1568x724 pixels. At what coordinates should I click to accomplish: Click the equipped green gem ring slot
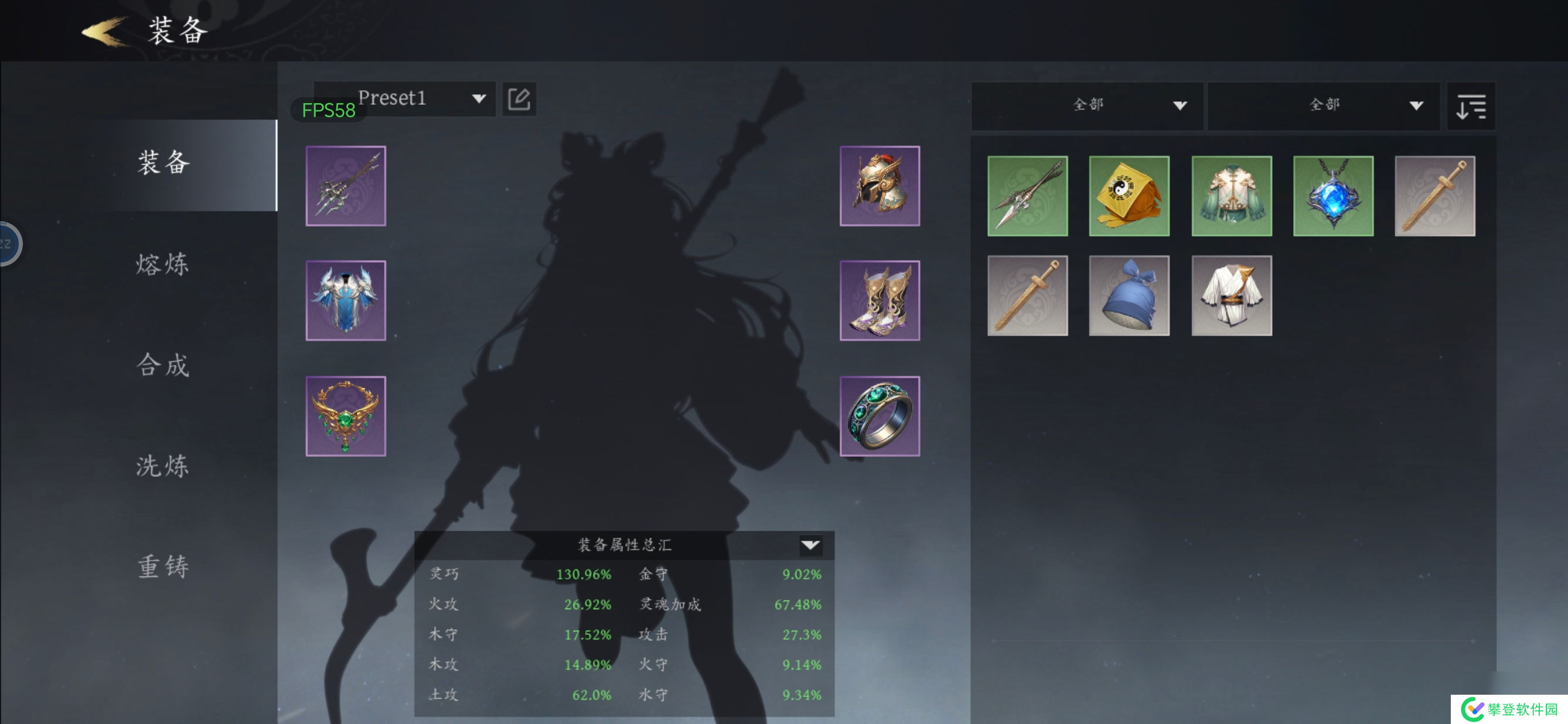pyautogui.click(x=880, y=415)
